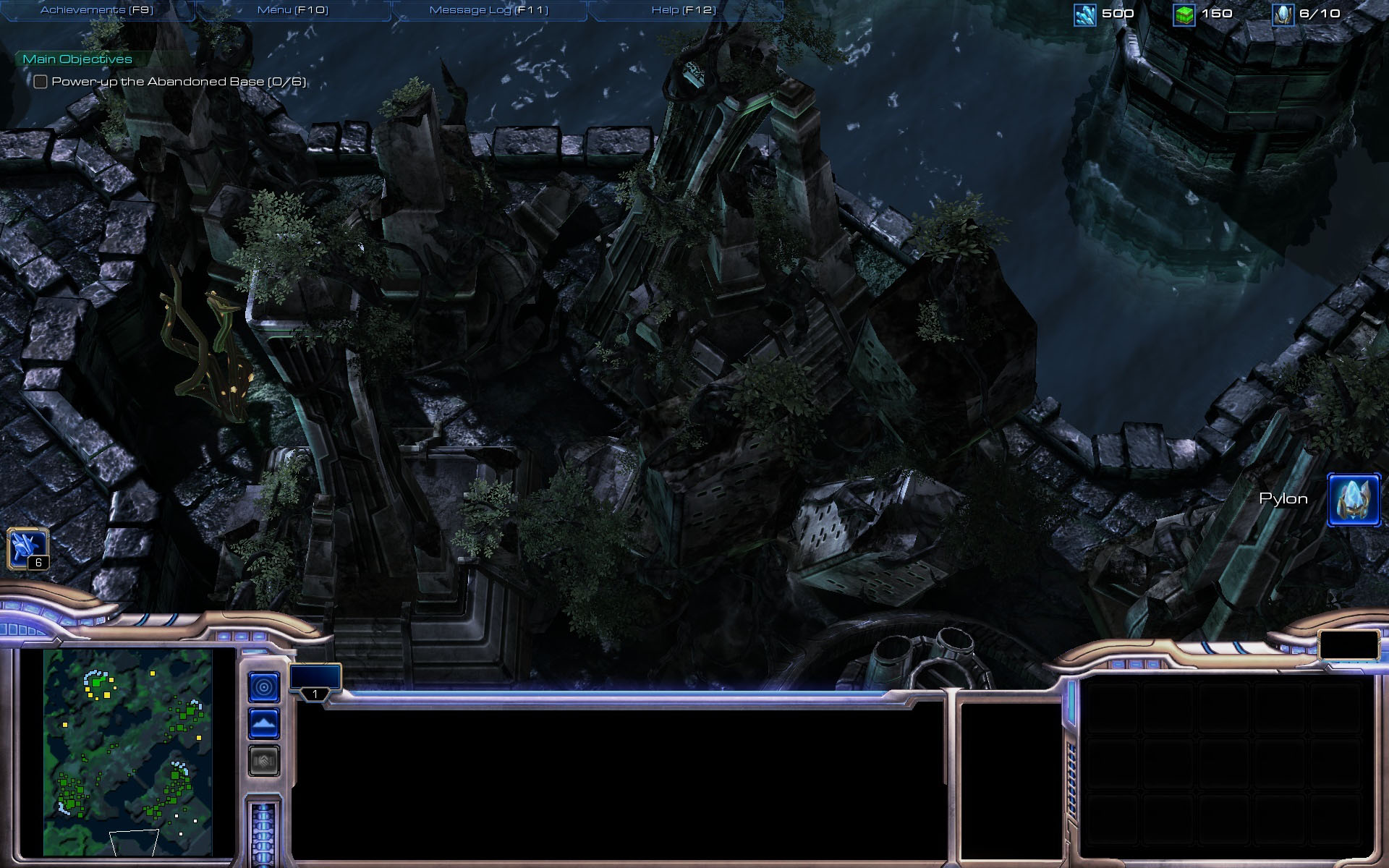
Task: Click on the minimap
Action: coord(127,752)
